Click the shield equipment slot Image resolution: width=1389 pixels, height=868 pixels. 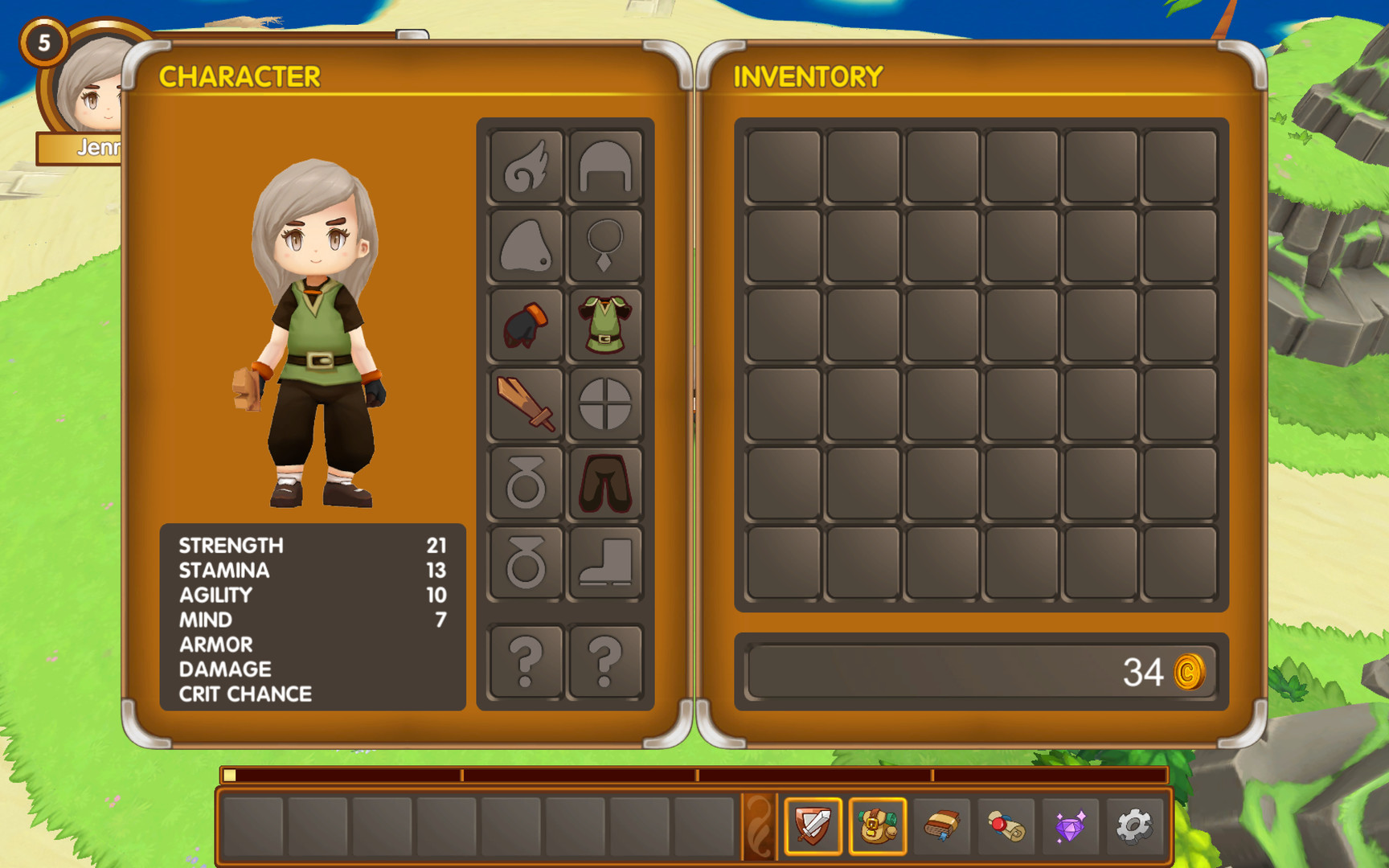click(605, 403)
